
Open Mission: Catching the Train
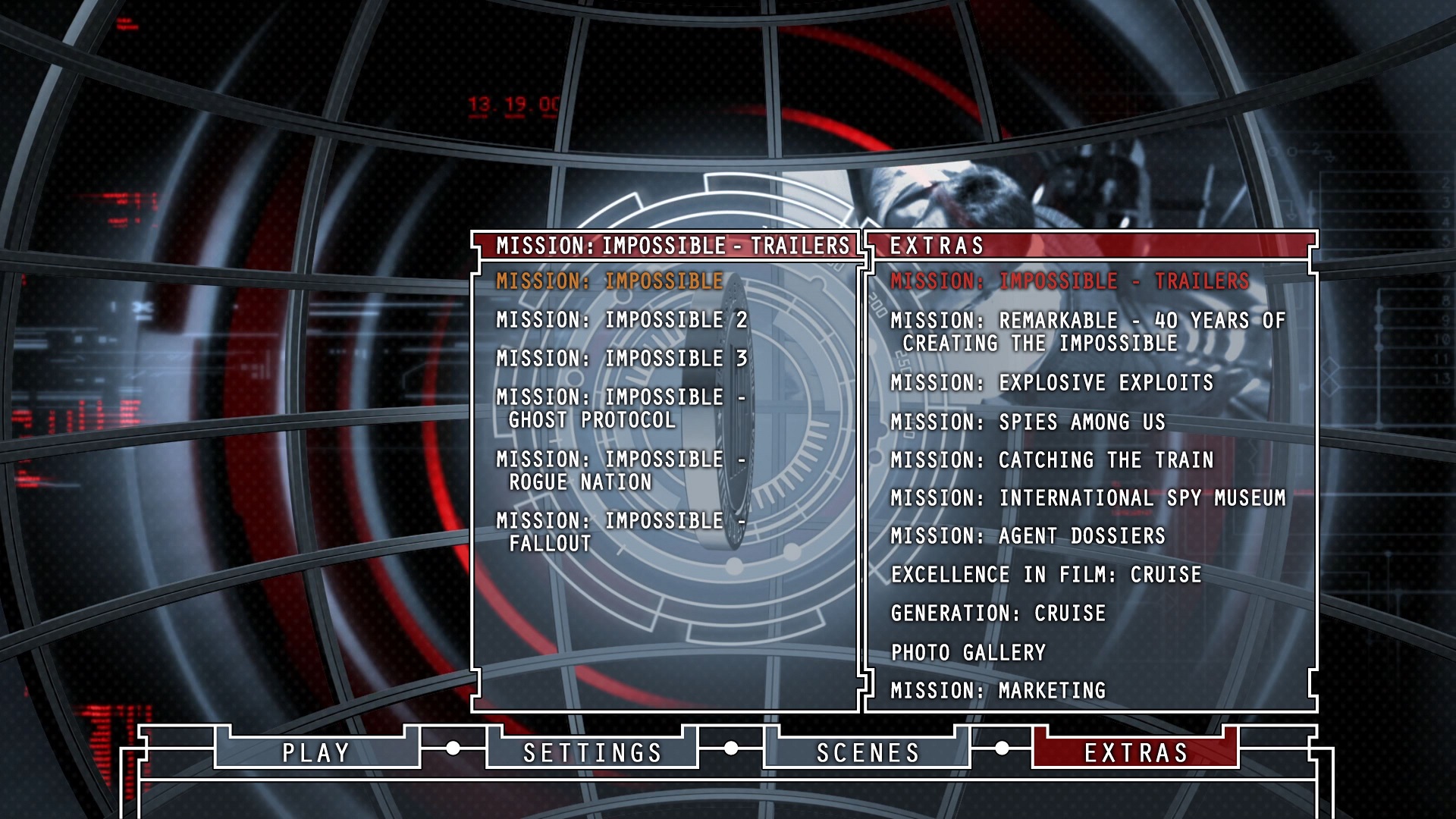tap(1052, 460)
